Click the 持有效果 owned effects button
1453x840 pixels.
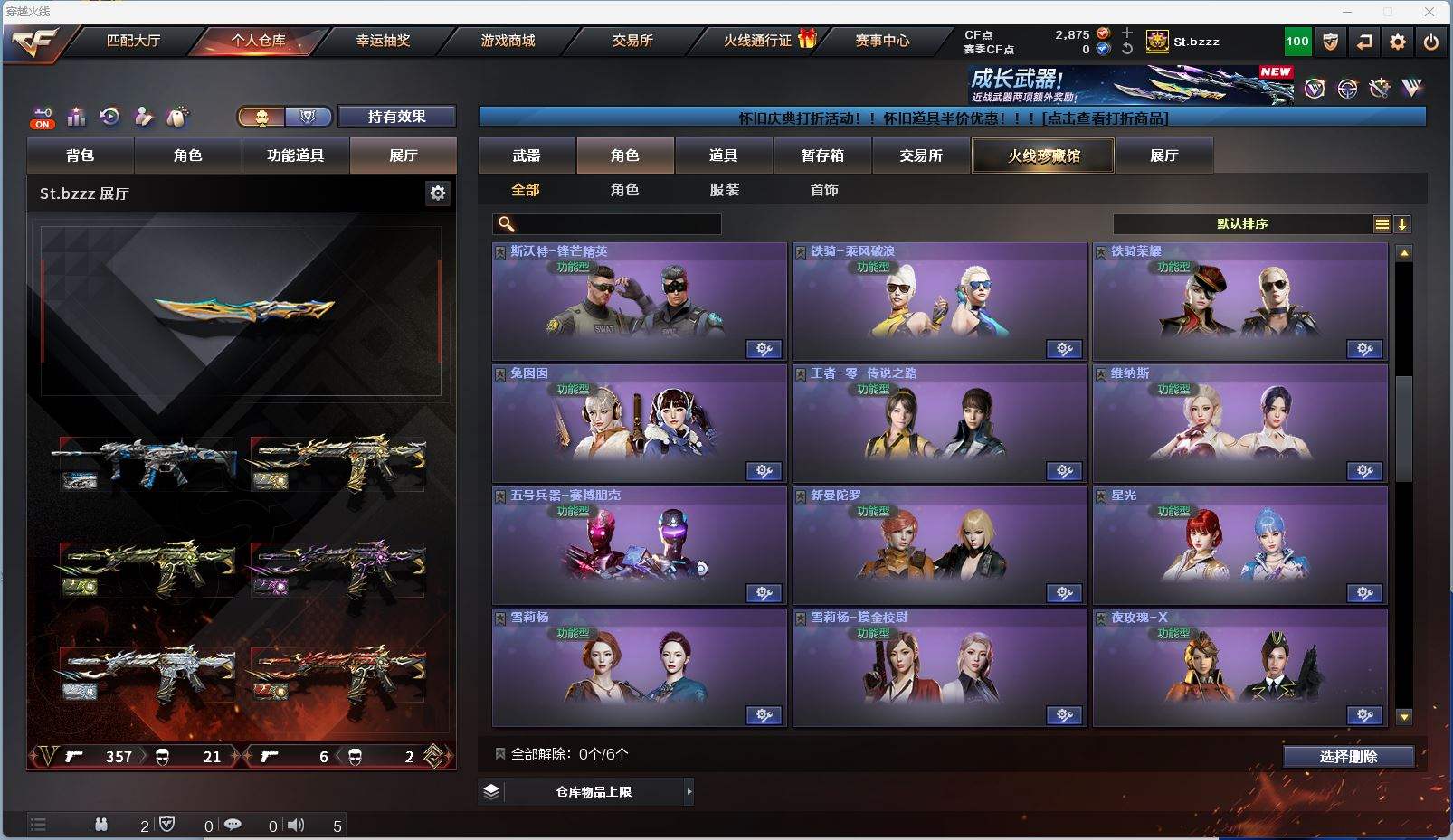pyautogui.click(x=396, y=117)
